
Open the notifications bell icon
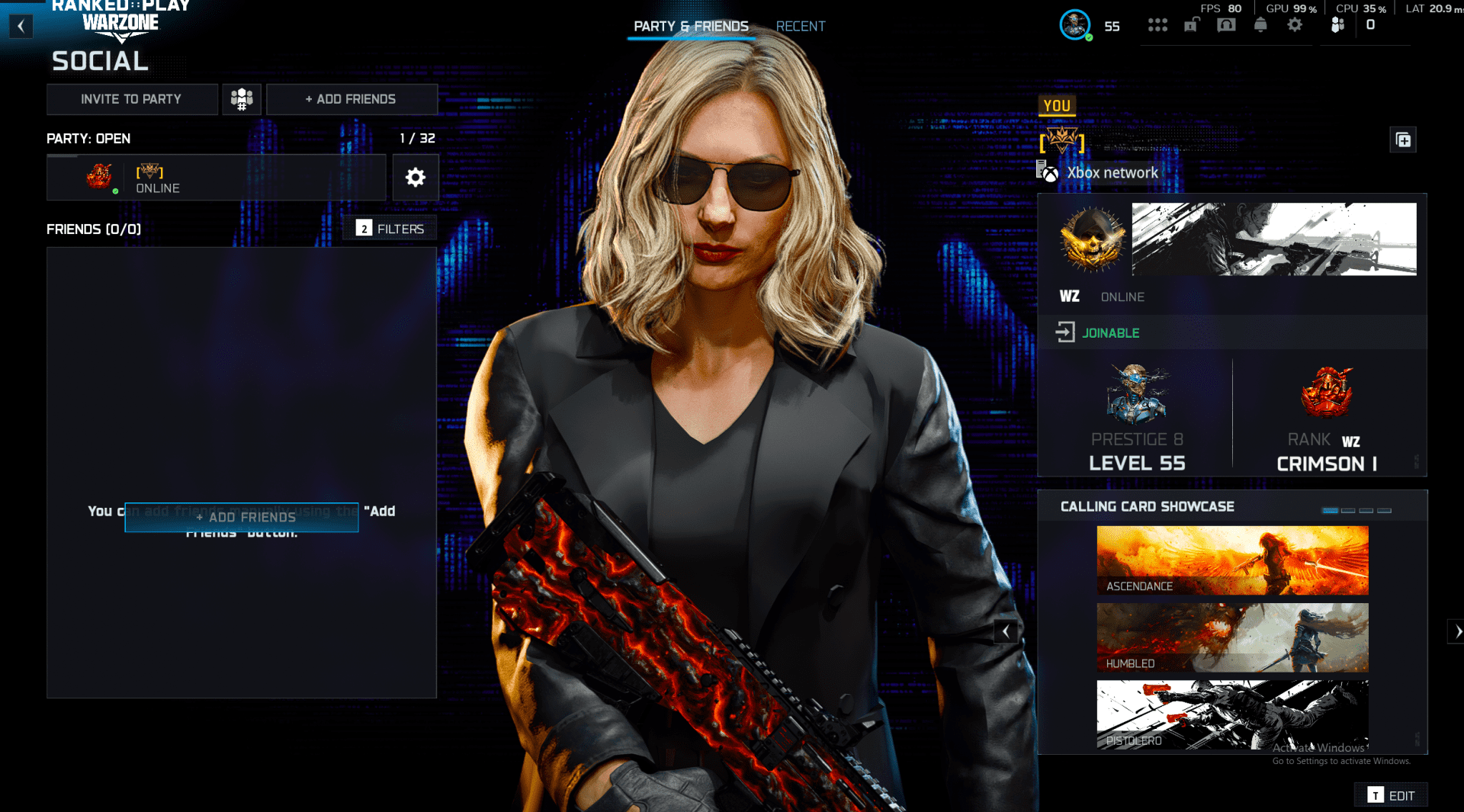1260,24
